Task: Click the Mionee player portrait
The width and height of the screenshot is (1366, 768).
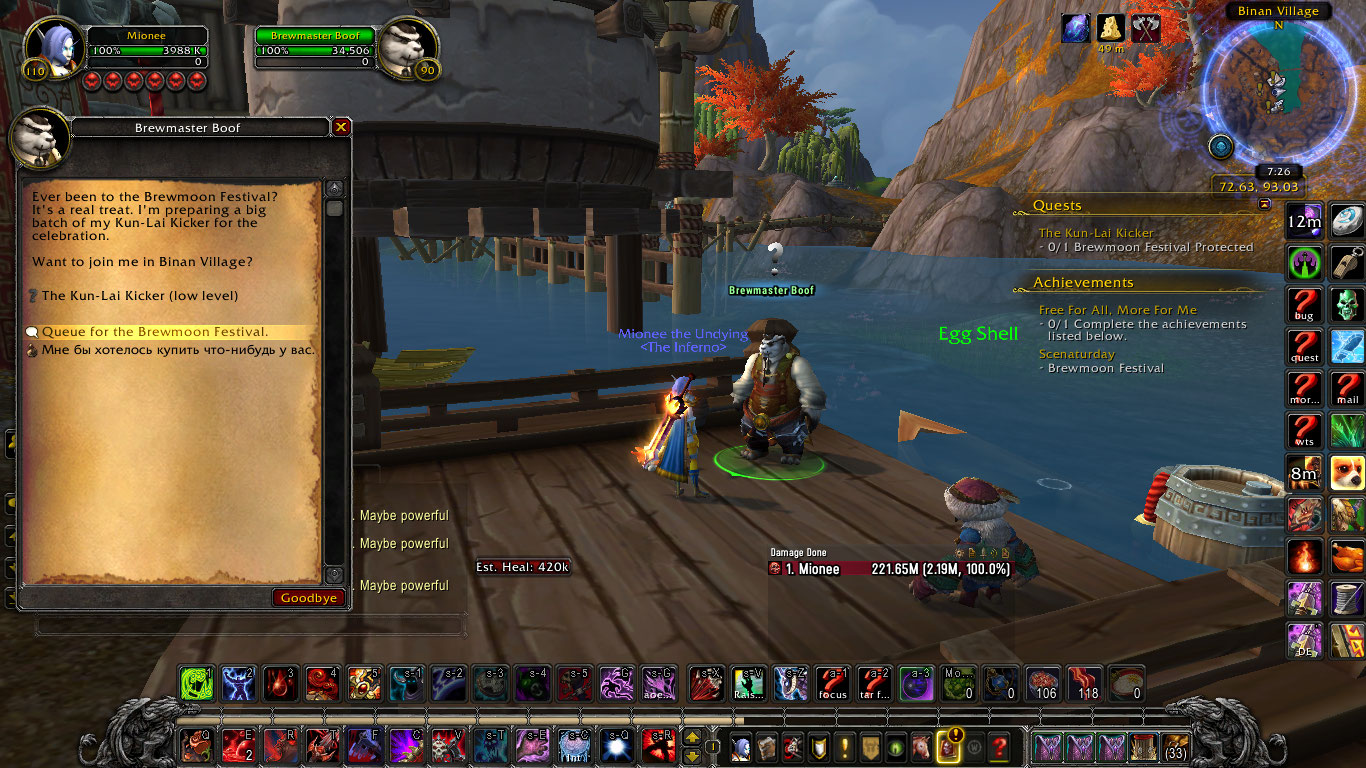Action: [54, 50]
